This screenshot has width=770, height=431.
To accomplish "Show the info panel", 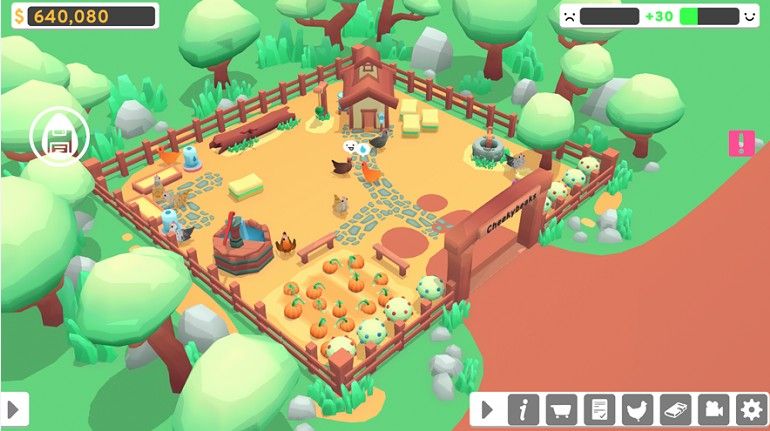I will 523,409.
